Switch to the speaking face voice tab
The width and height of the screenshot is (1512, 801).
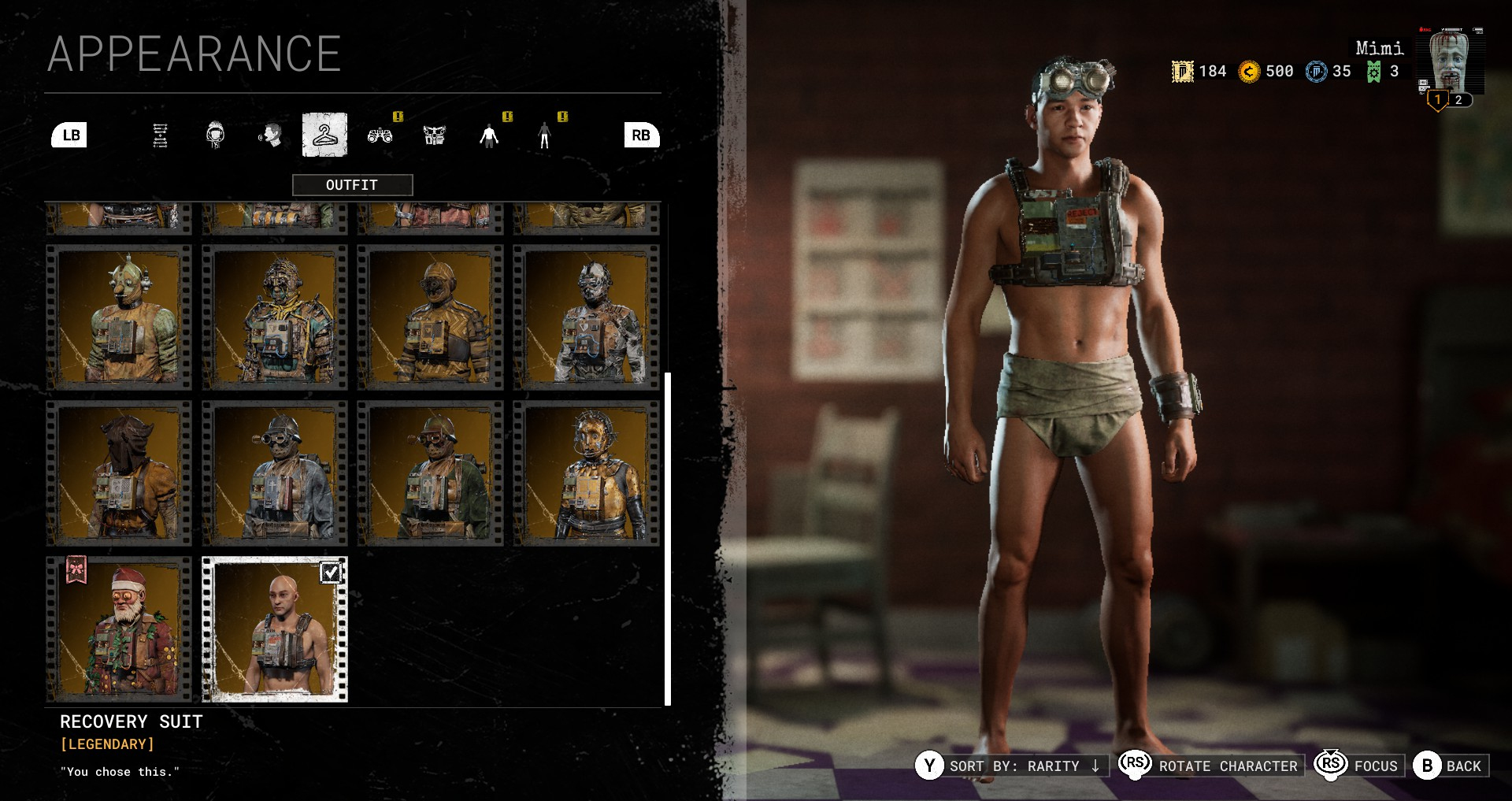point(270,135)
